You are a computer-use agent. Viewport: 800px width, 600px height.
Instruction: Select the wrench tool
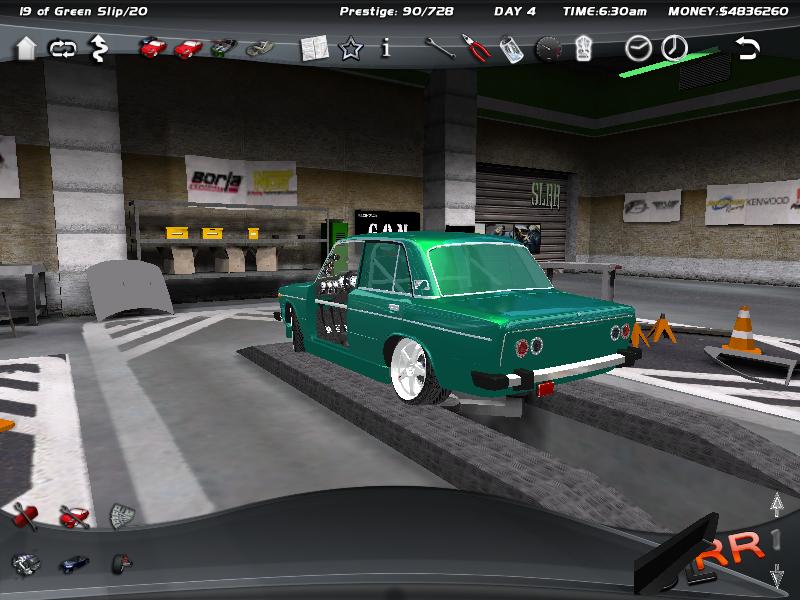click(438, 48)
